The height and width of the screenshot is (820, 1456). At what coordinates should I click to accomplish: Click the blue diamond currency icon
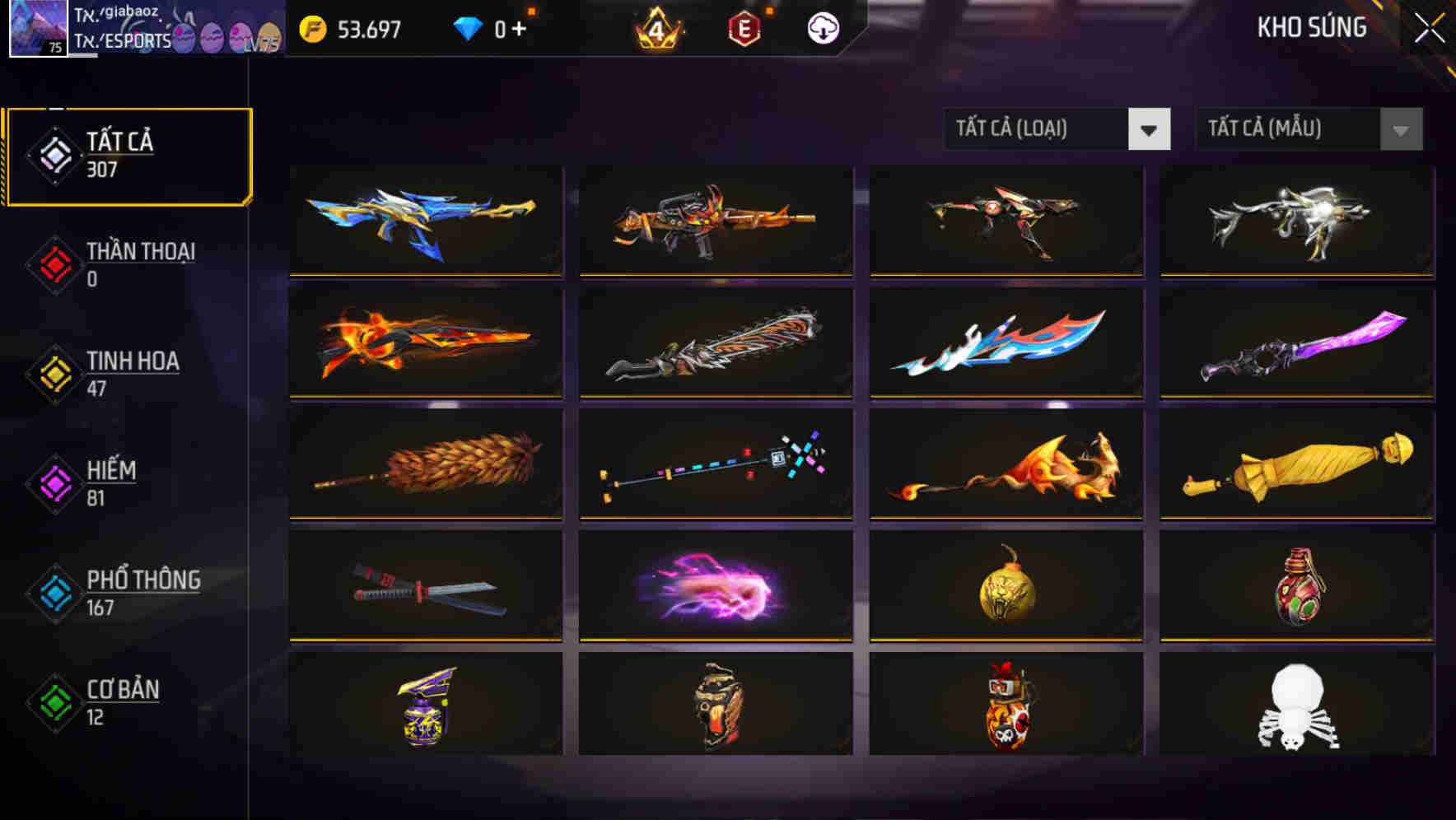tap(469, 27)
